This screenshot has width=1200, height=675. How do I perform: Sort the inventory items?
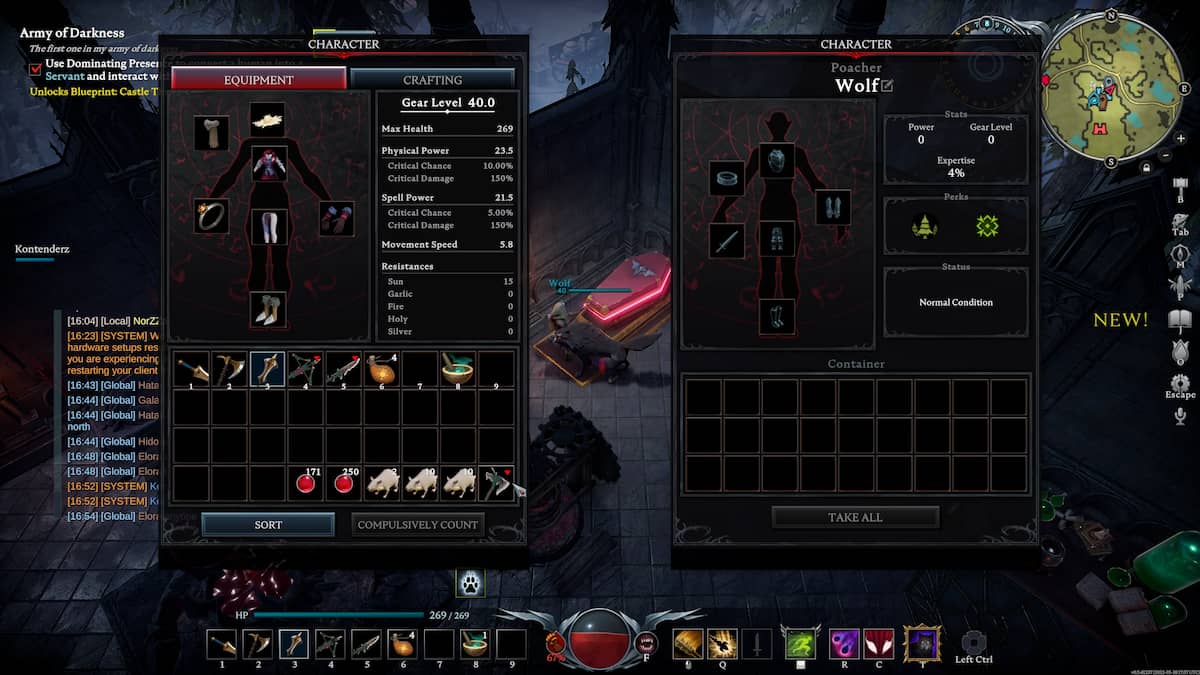(268, 524)
